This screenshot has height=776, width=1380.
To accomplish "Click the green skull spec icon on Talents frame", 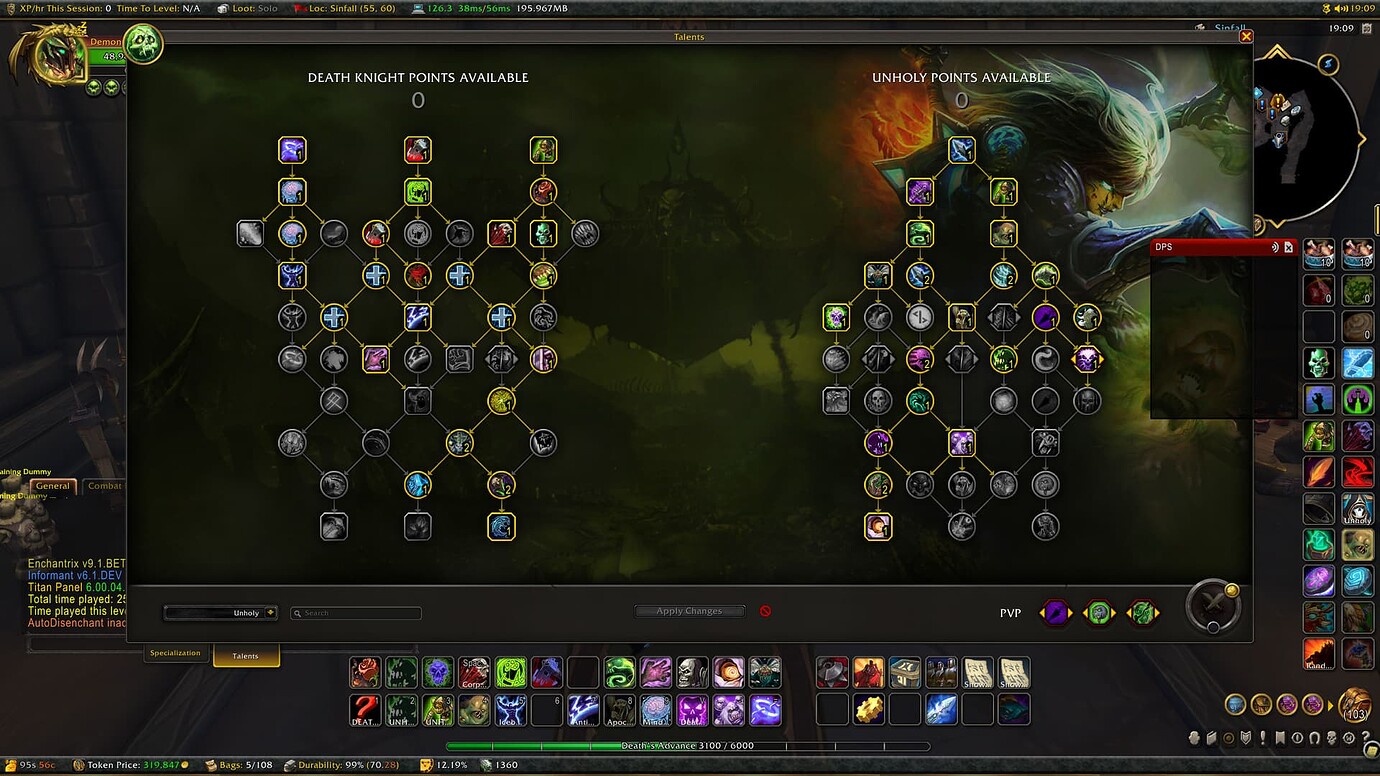I will click(x=143, y=44).
